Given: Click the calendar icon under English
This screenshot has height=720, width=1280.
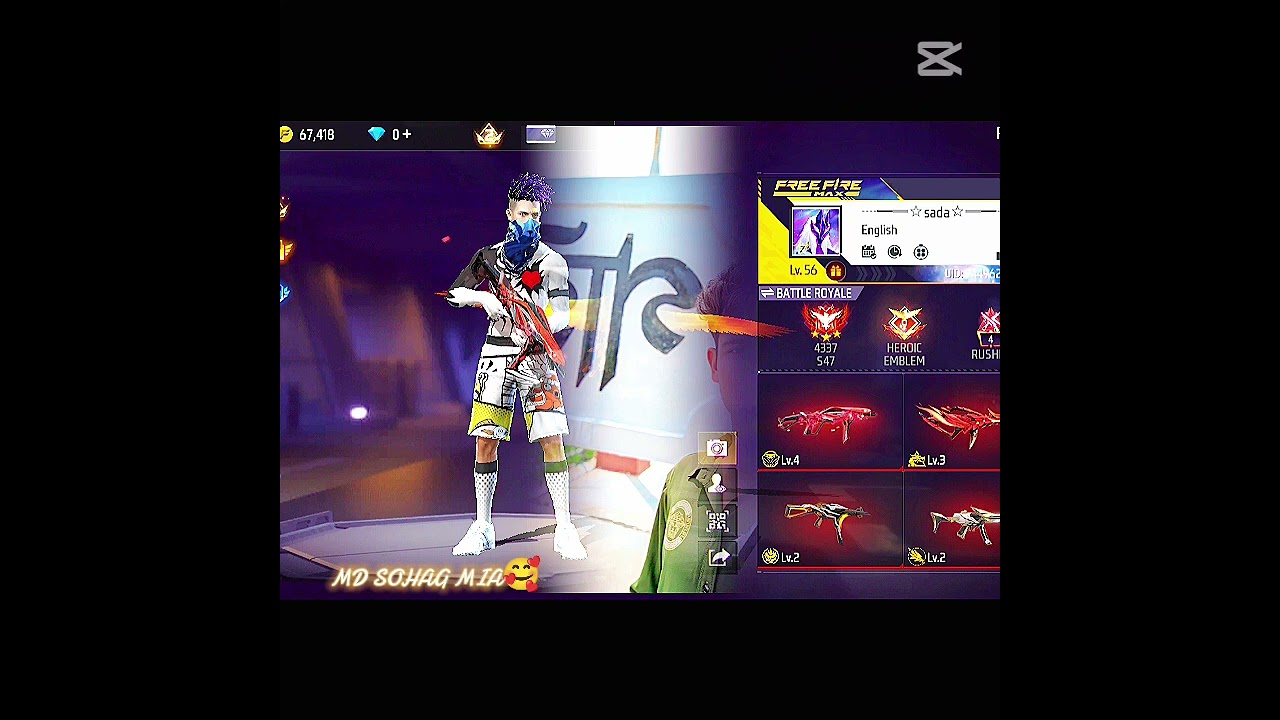Looking at the screenshot, I should coord(868,252).
